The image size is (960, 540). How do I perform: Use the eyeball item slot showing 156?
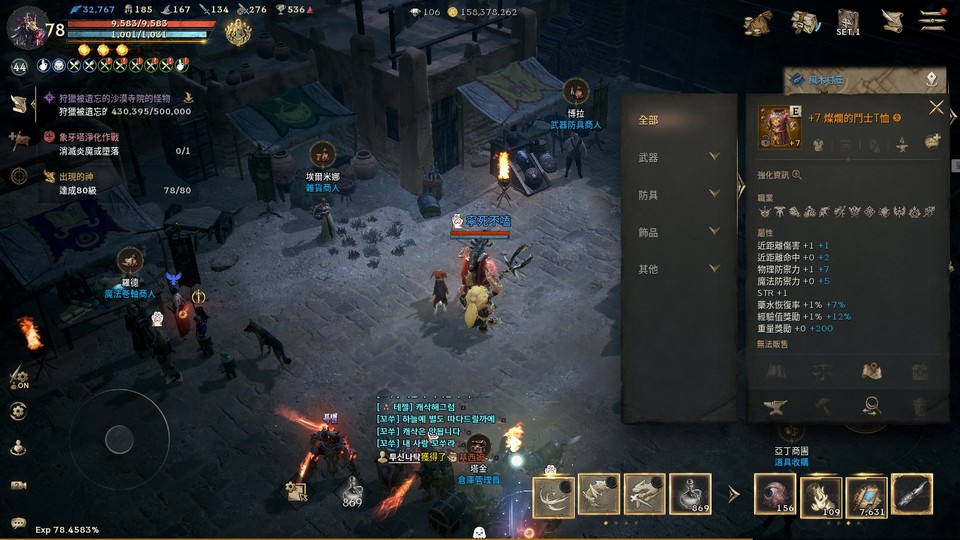click(773, 495)
